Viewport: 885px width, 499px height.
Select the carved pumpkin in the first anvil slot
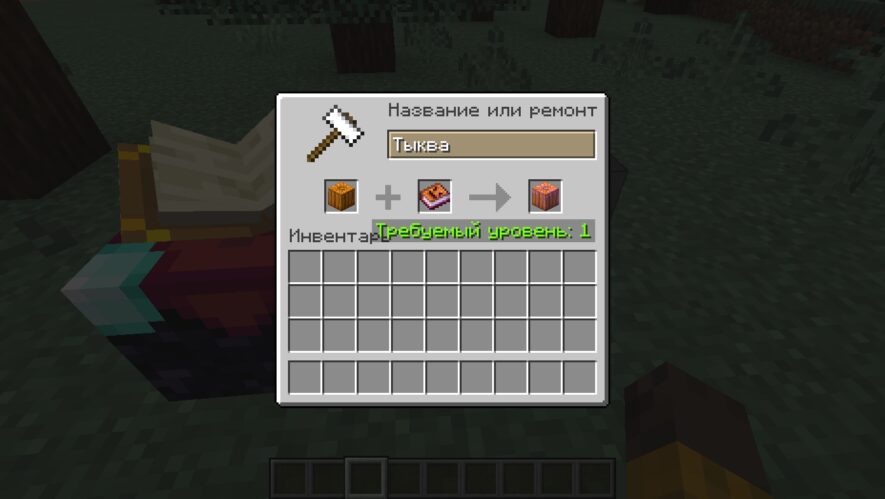340,196
